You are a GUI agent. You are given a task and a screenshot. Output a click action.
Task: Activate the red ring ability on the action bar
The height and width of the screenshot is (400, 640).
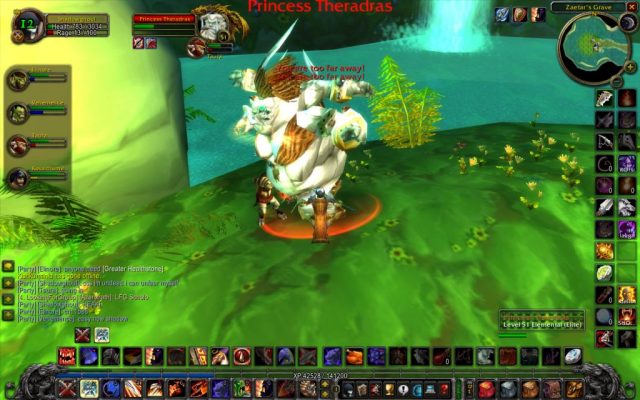pyautogui.click(x=242, y=356)
